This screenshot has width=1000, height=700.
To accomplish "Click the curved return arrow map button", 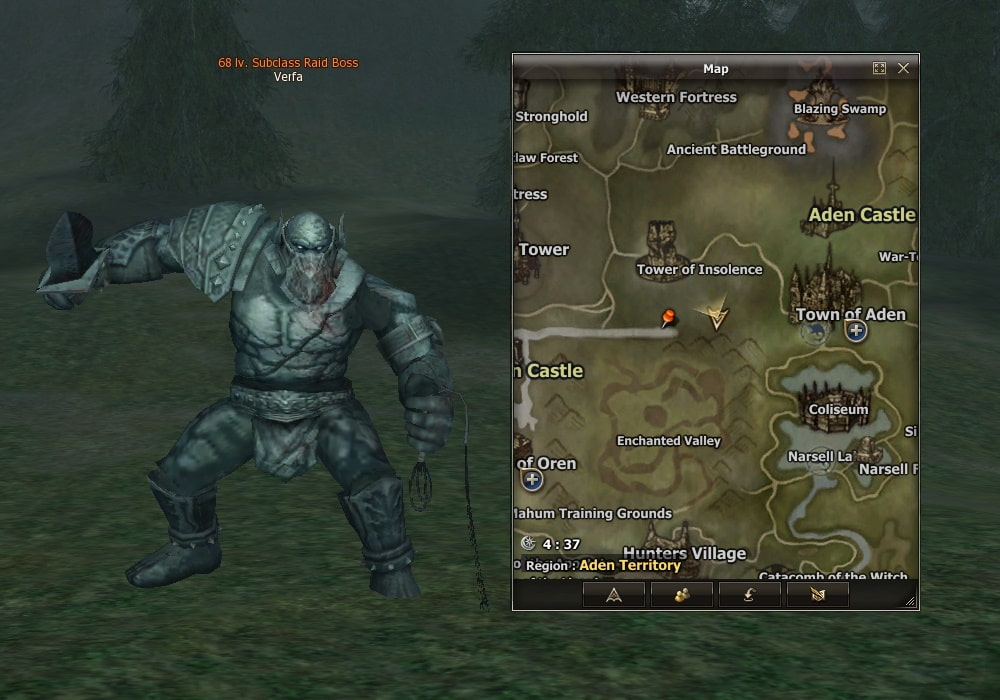I will coord(750,595).
